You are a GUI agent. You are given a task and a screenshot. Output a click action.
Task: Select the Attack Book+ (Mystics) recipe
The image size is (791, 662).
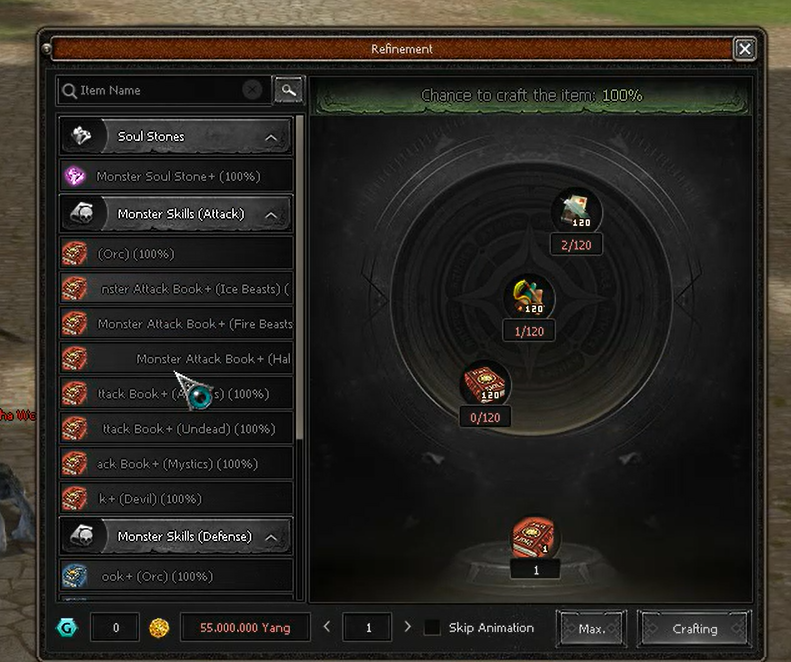coord(177,464)
